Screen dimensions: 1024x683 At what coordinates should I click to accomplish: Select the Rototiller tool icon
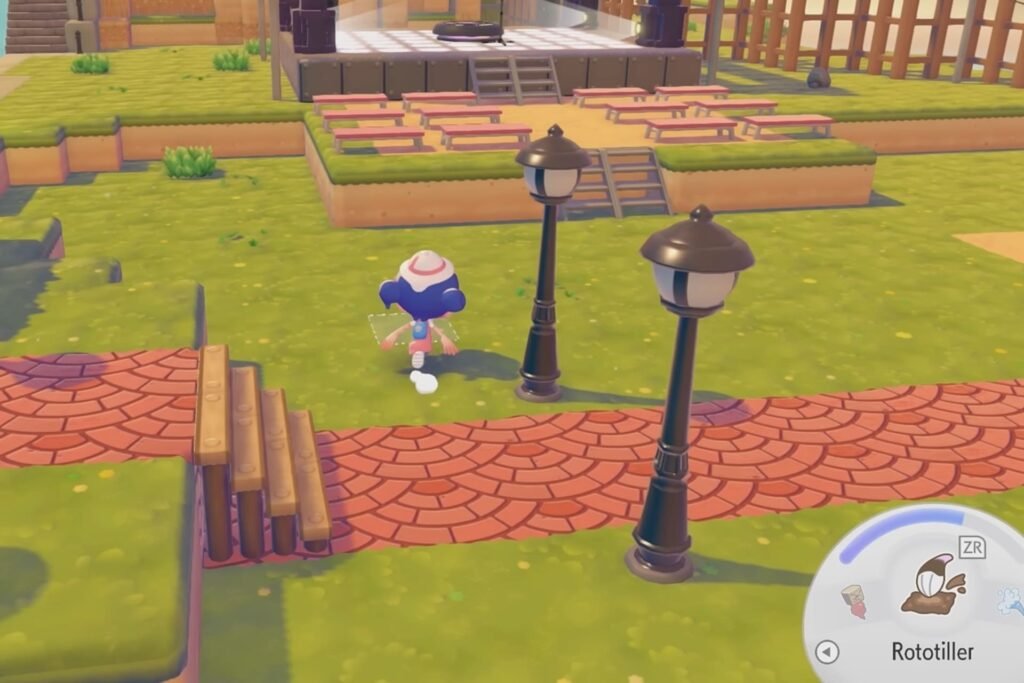931,587
